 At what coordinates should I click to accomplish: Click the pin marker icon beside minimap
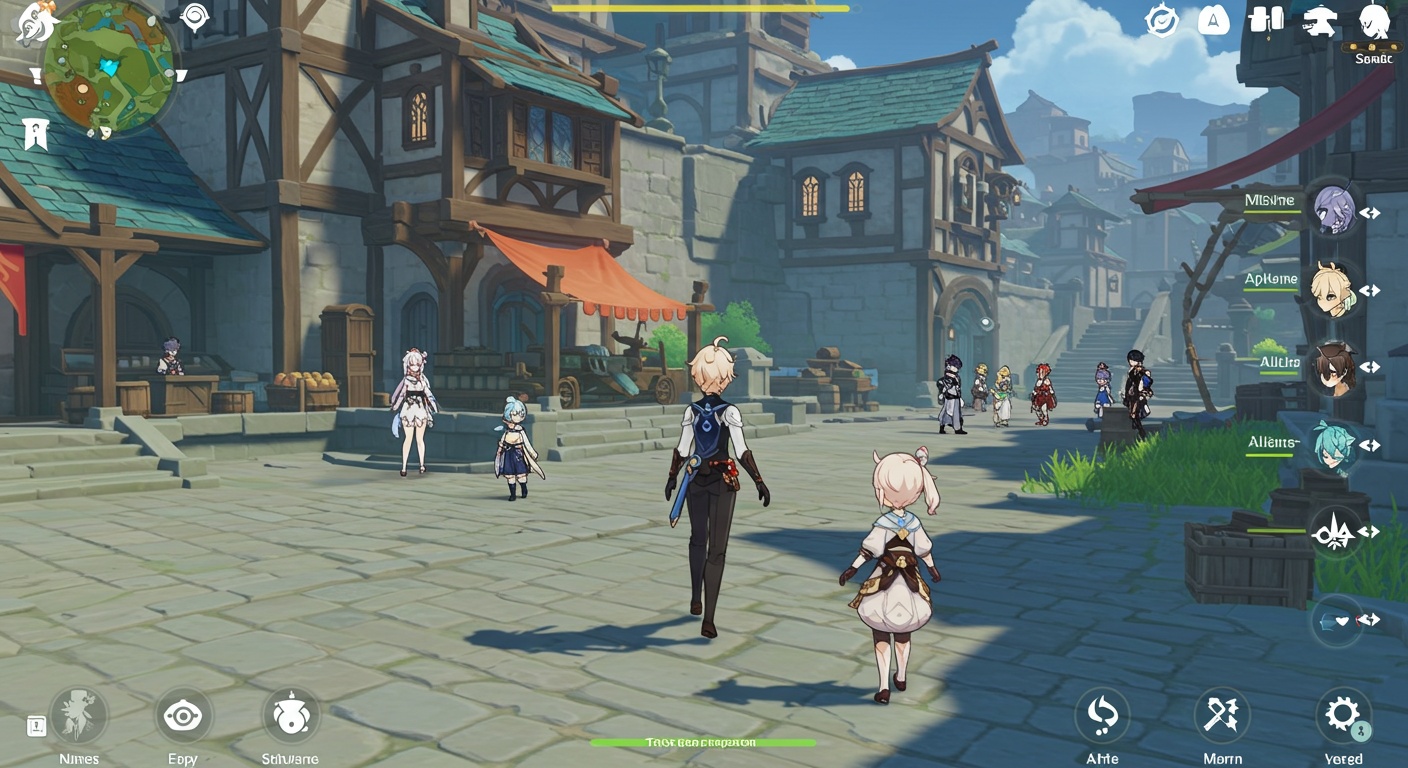194,16
